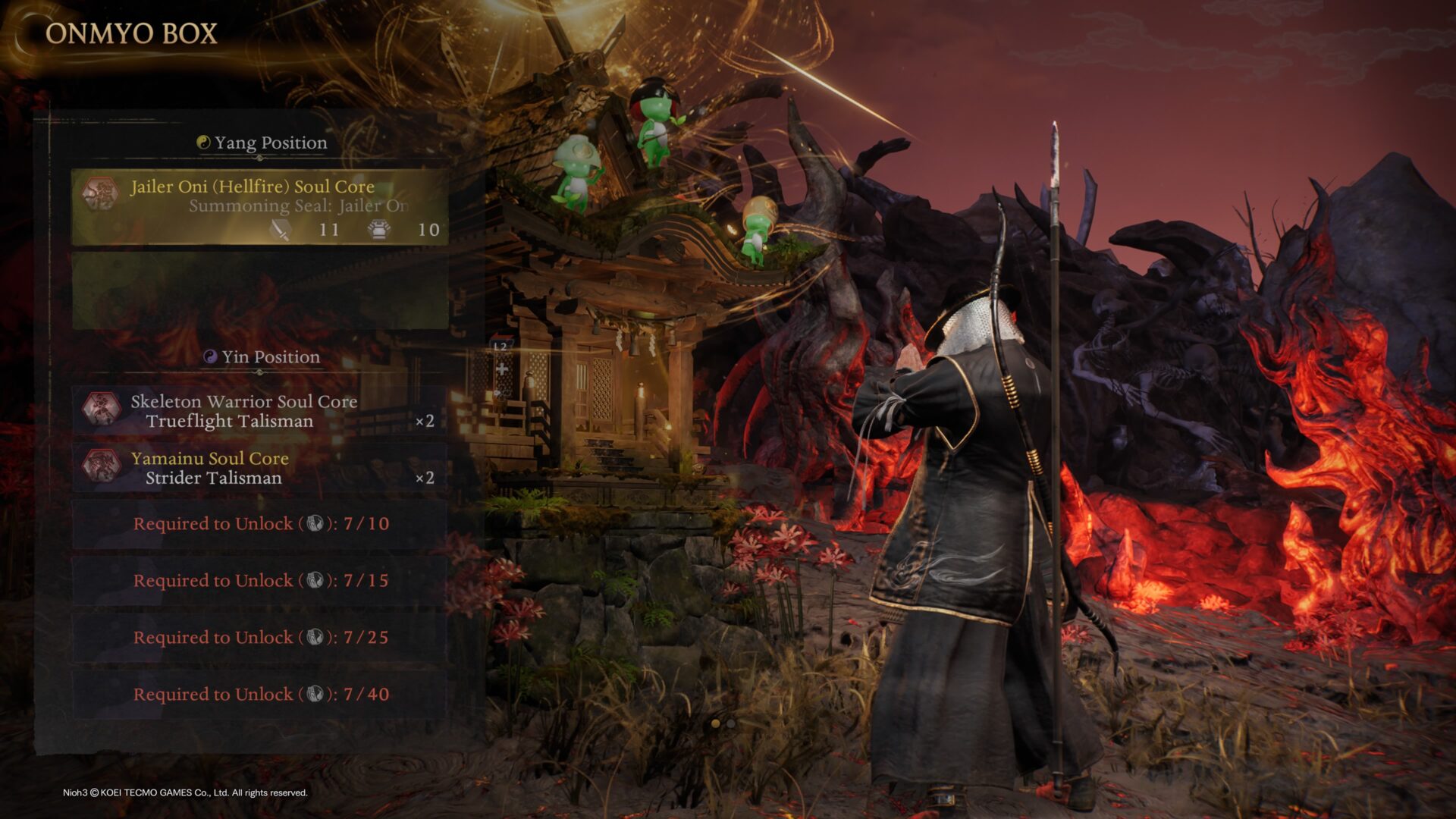This screenshot has width=1456, height=819.
Task: Click the locked slot requiring 7/40
Action: coord(259,695)
